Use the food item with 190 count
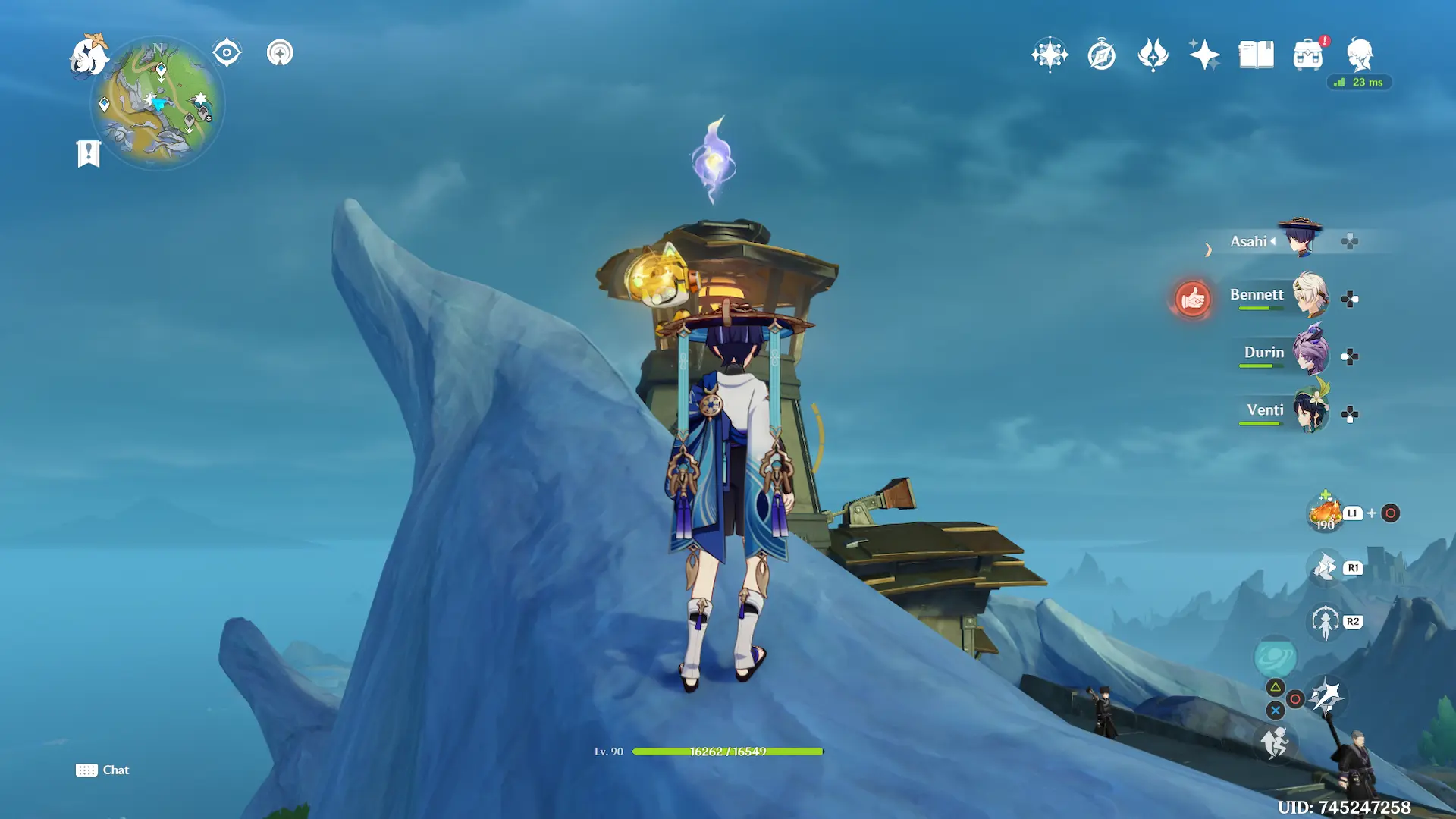This screenshot has height=819, width=1456. coord(1325,513)
